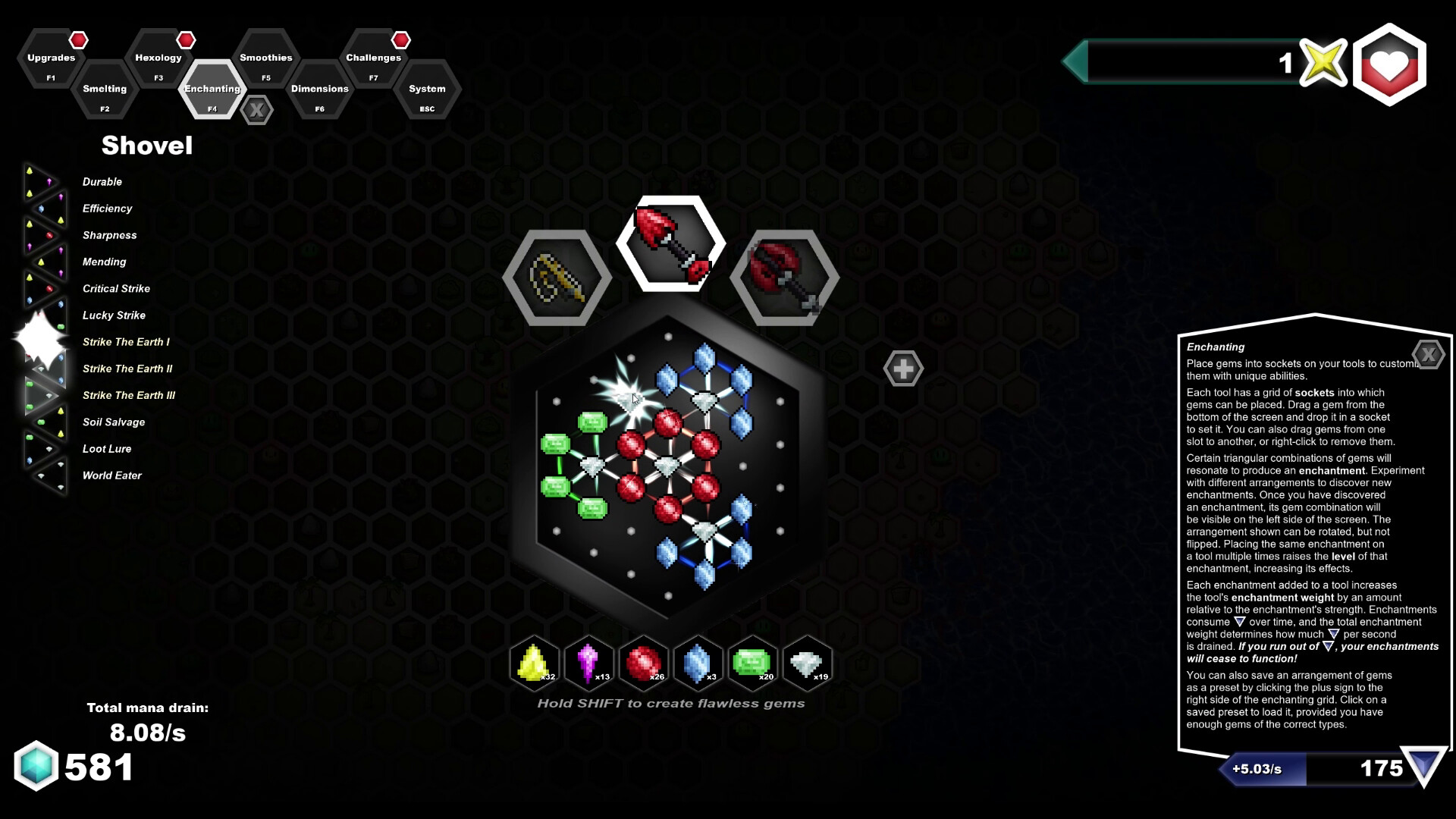Screen dimensions: 1456x819
Task: Select the Strike The Earth III enchantment
Action: coord(128,395)
